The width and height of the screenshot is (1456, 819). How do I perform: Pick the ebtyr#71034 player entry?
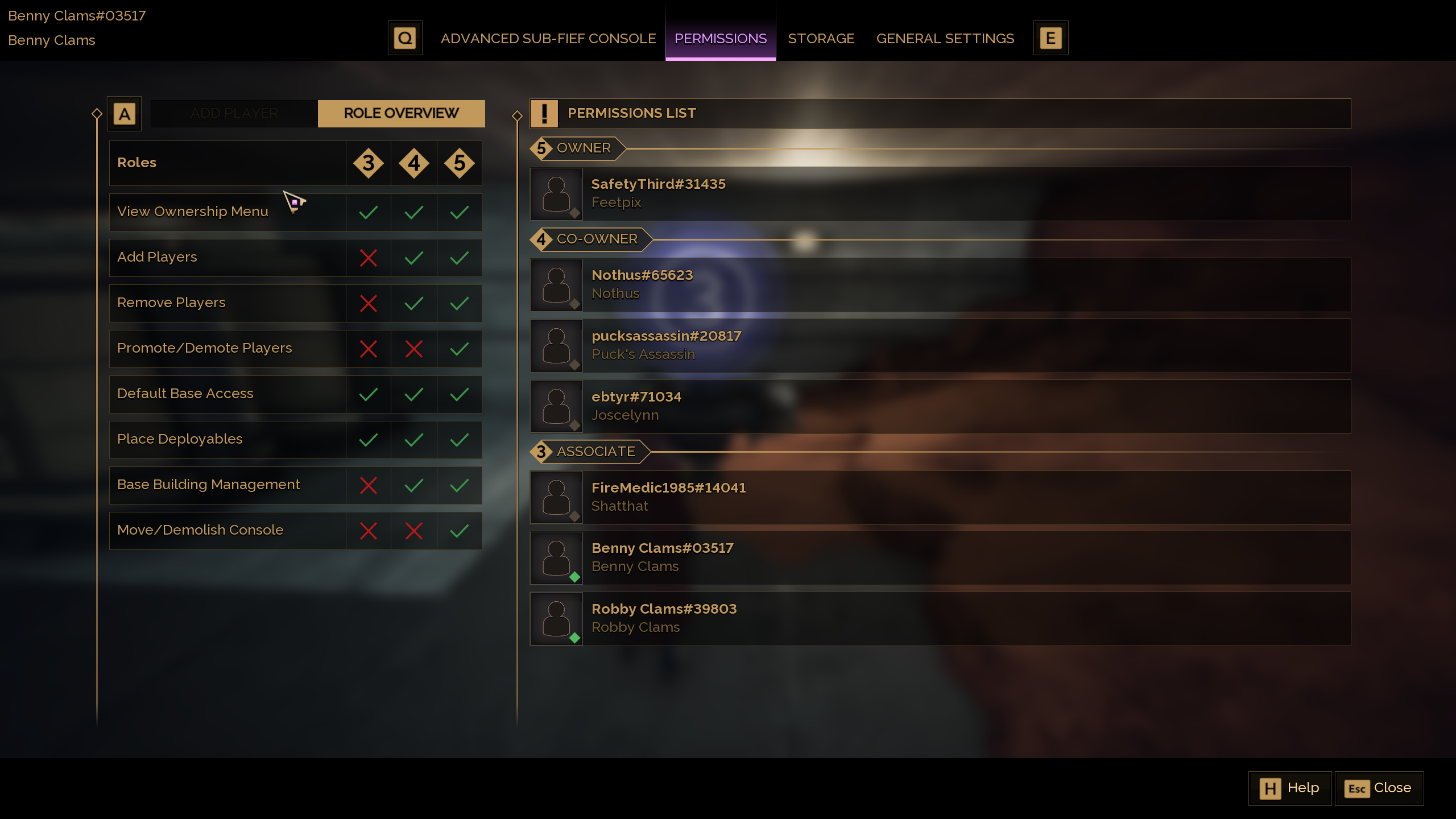940,406
